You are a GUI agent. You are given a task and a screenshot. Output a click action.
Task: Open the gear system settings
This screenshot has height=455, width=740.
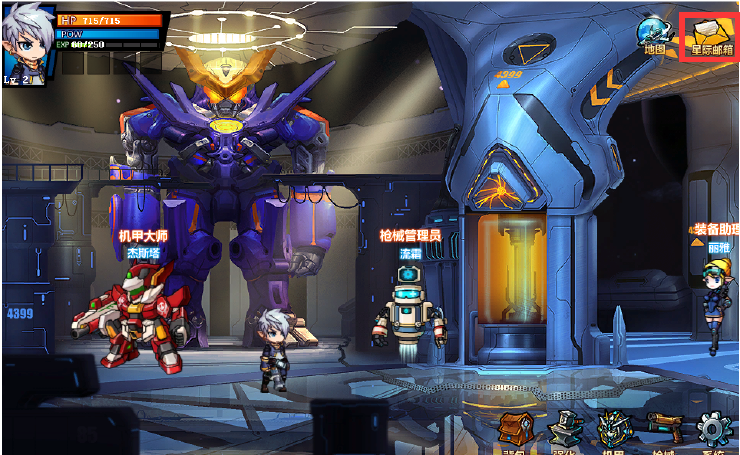[x=714, y=430]
